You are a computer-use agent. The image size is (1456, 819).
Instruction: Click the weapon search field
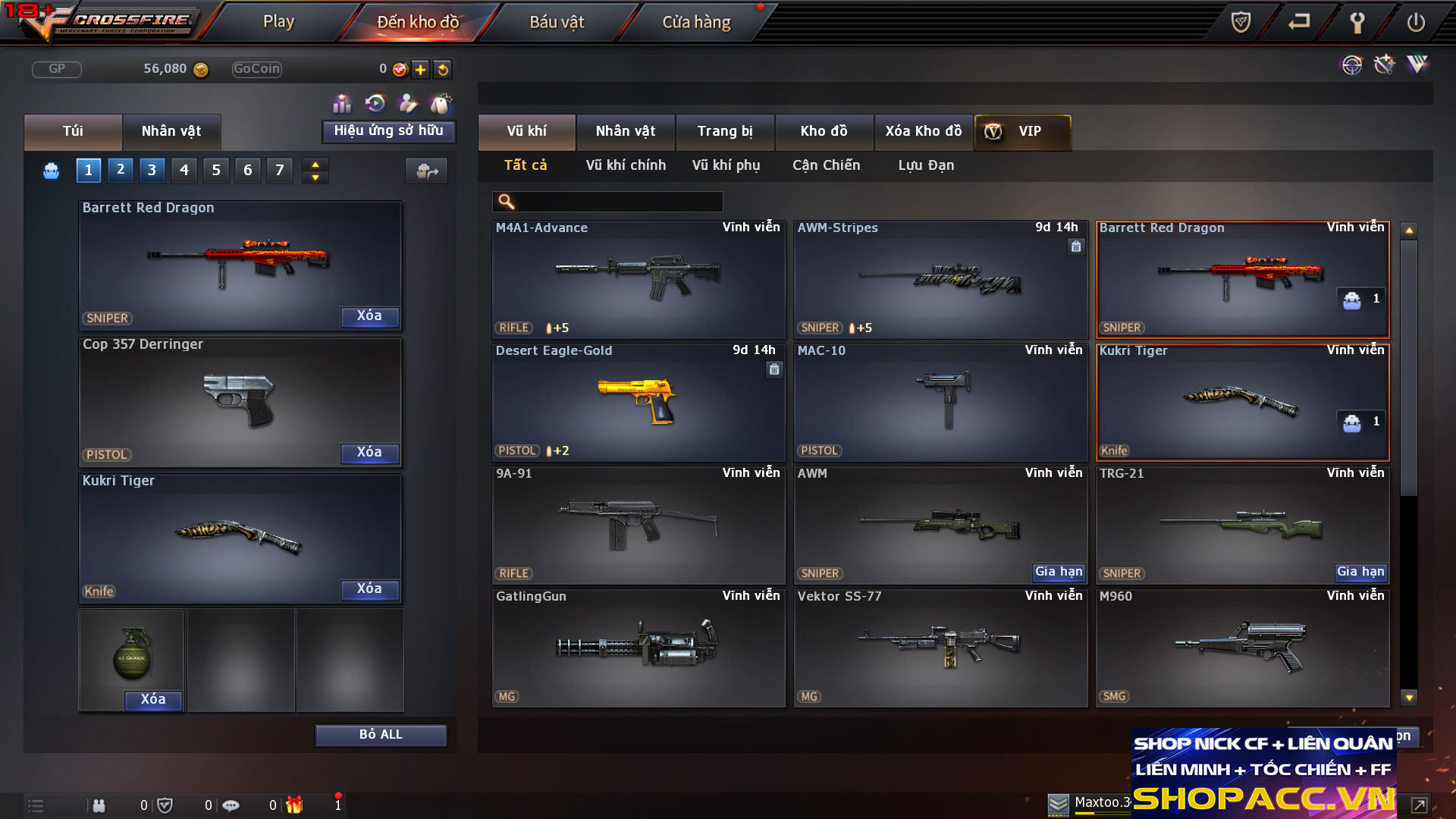click(618, 202)
